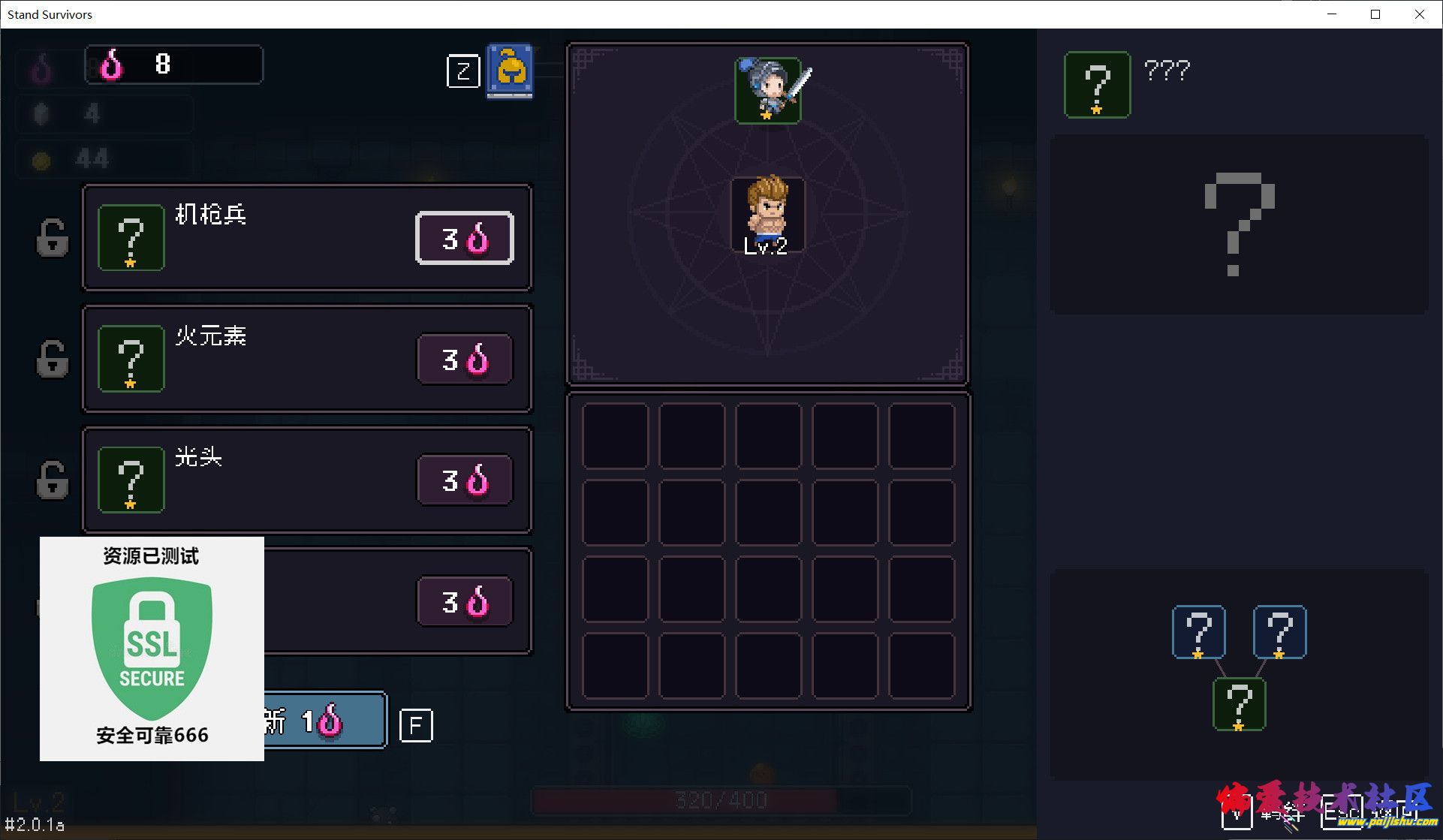Click the gold coin counter icon
Screen dimensions: 1443x840
pos(41,159)
